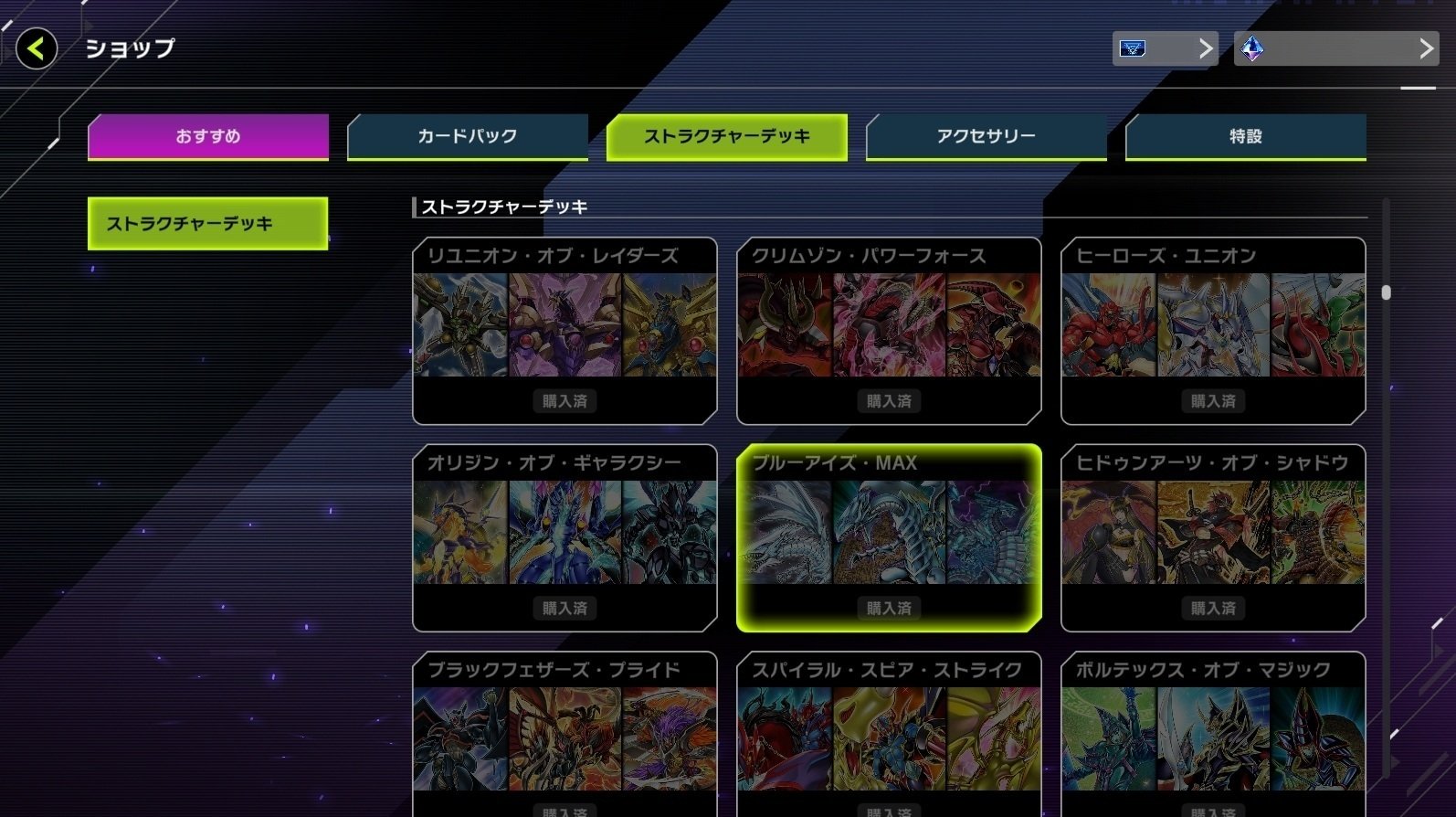1456x817 pixels.
Task: Switch to the カードパック tab
Action: point(467,135)
